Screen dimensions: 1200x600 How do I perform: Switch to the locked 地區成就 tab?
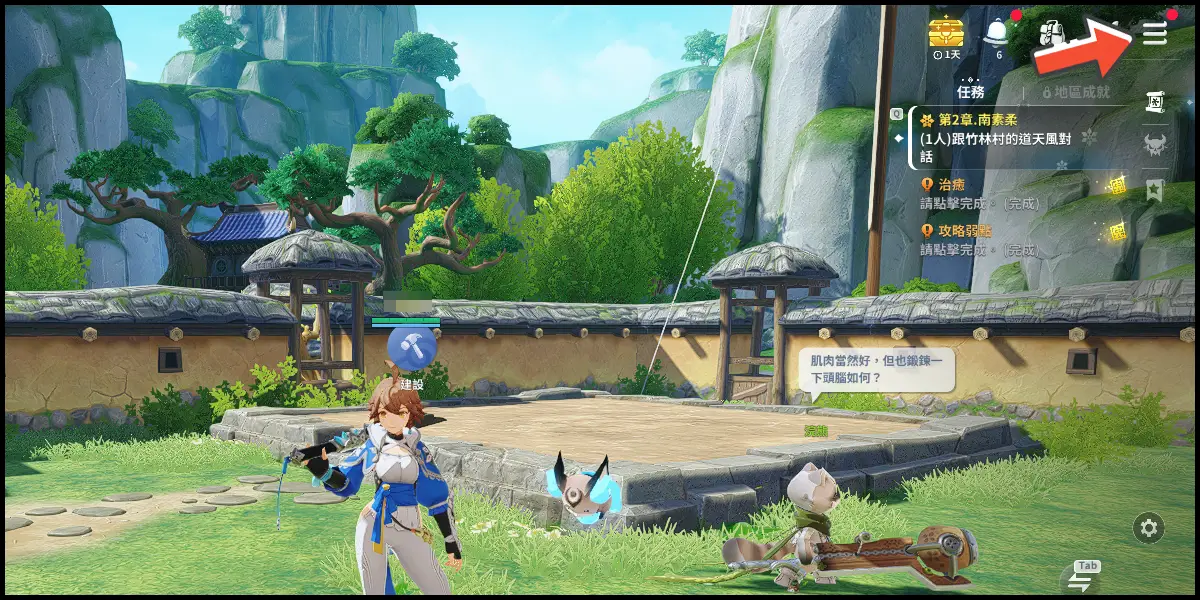(x=1076, y=92)
